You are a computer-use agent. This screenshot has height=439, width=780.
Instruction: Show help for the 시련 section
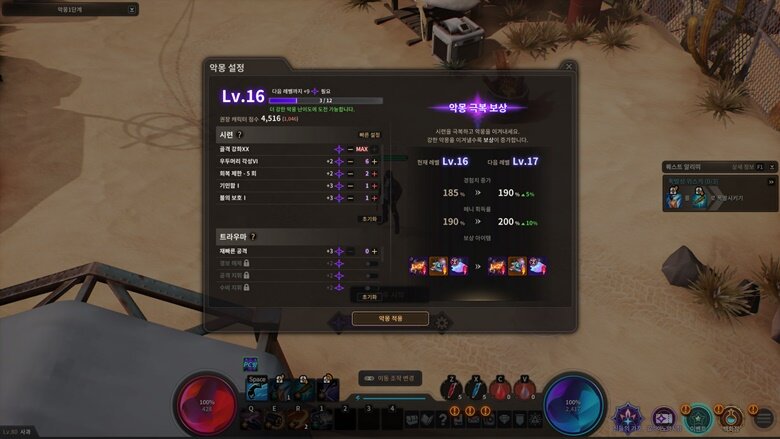coord(240,134)
